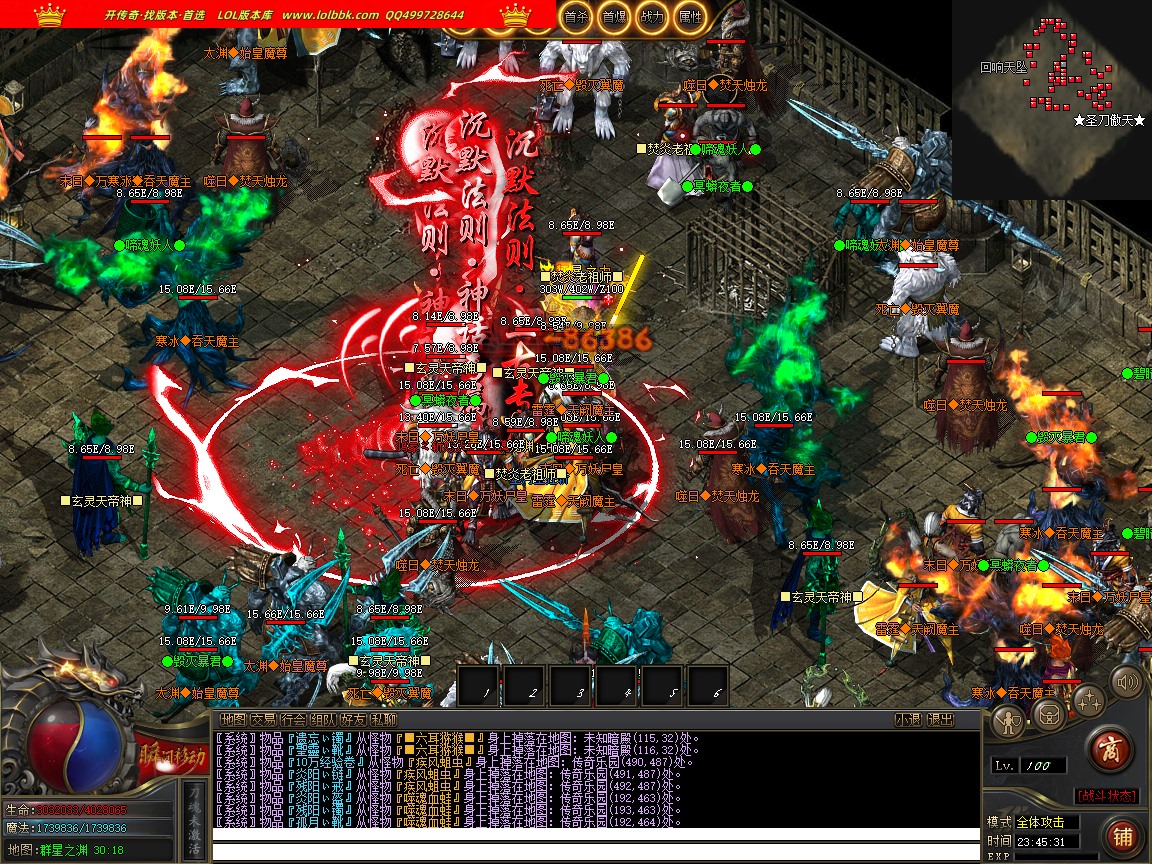
Task: Click the red 离 round button
Action: (x=1108, y=749)
